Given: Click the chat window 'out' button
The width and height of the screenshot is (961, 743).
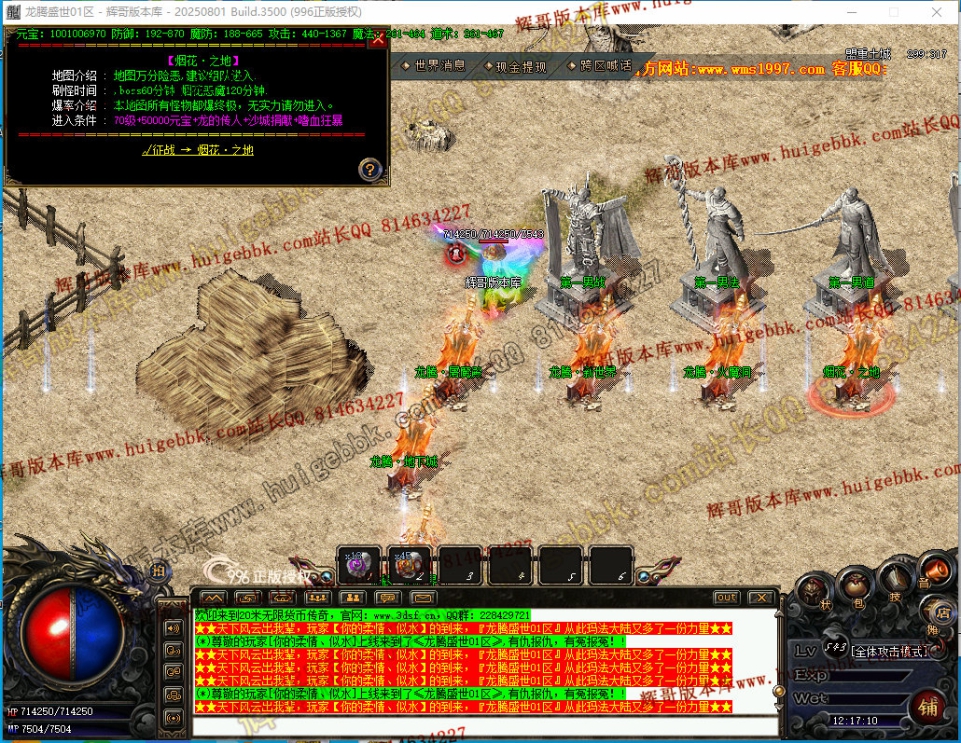Looking at the screenshot, I should tap(727, 597).
